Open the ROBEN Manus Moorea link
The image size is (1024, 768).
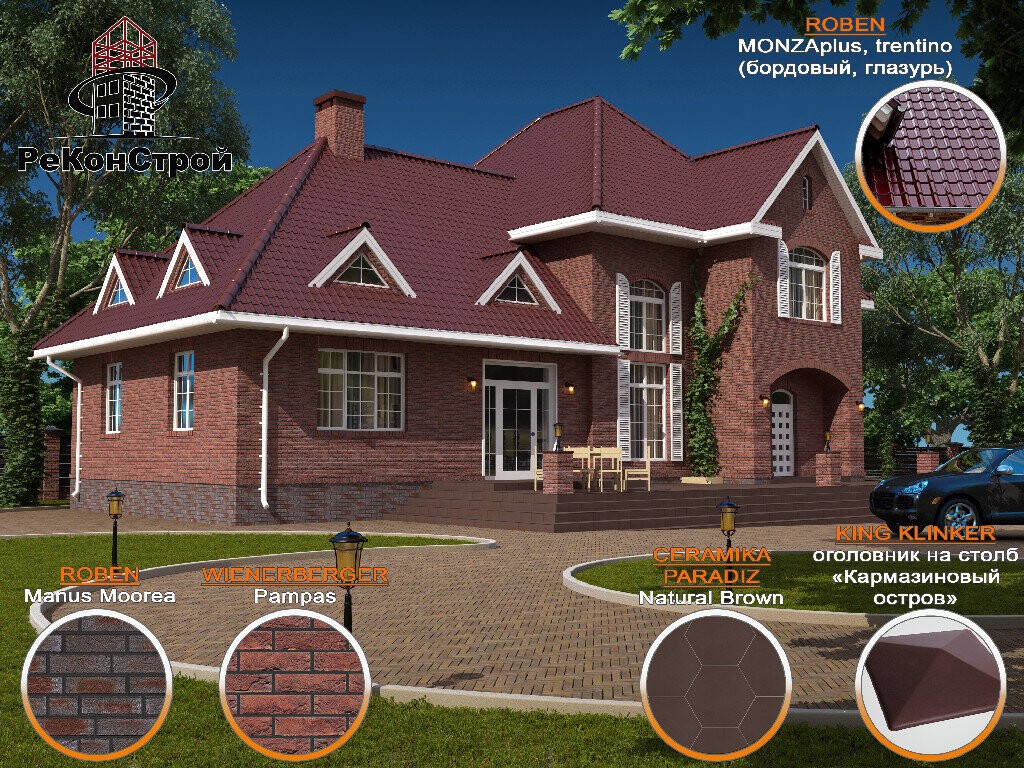99,575
